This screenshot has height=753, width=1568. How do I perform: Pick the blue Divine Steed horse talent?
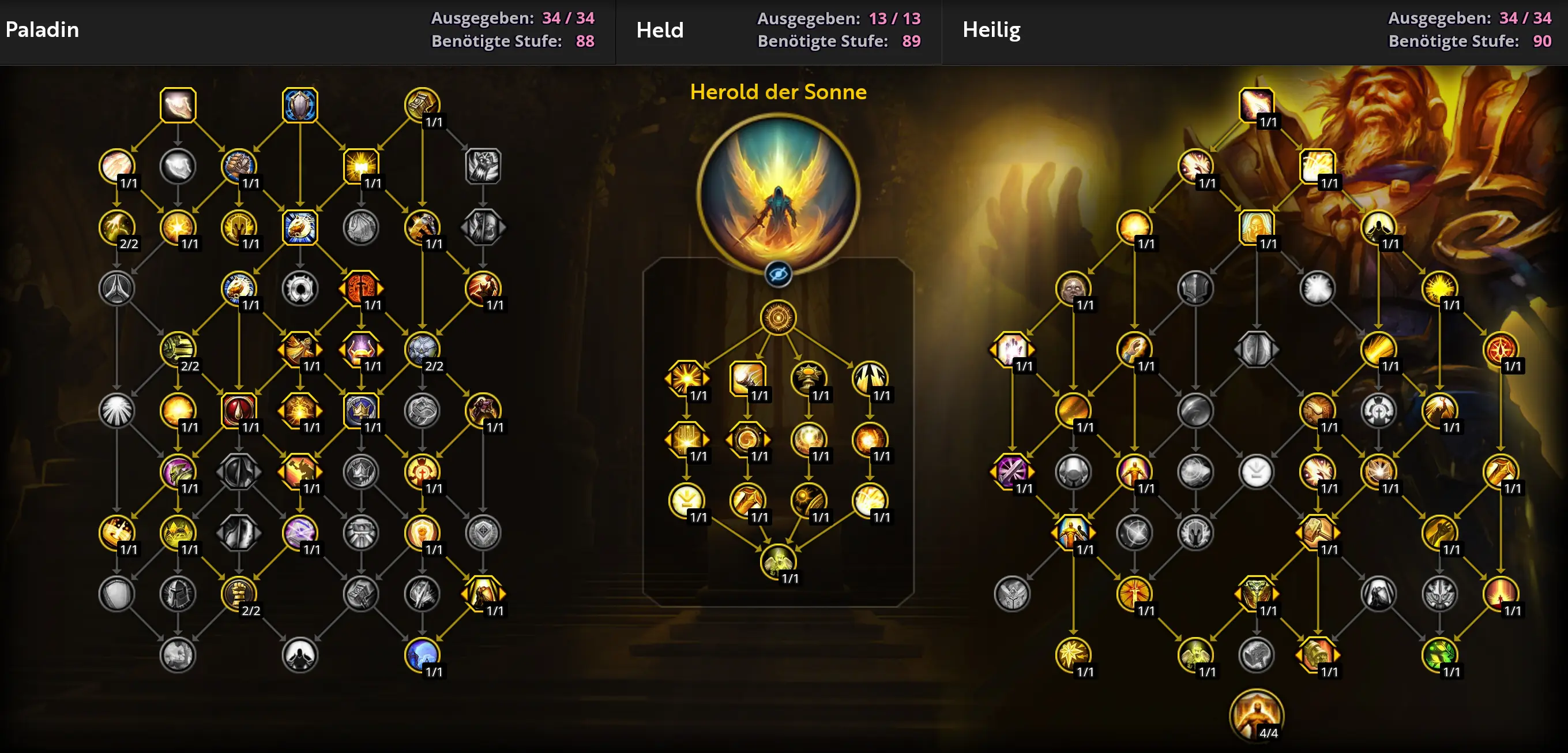300,228
